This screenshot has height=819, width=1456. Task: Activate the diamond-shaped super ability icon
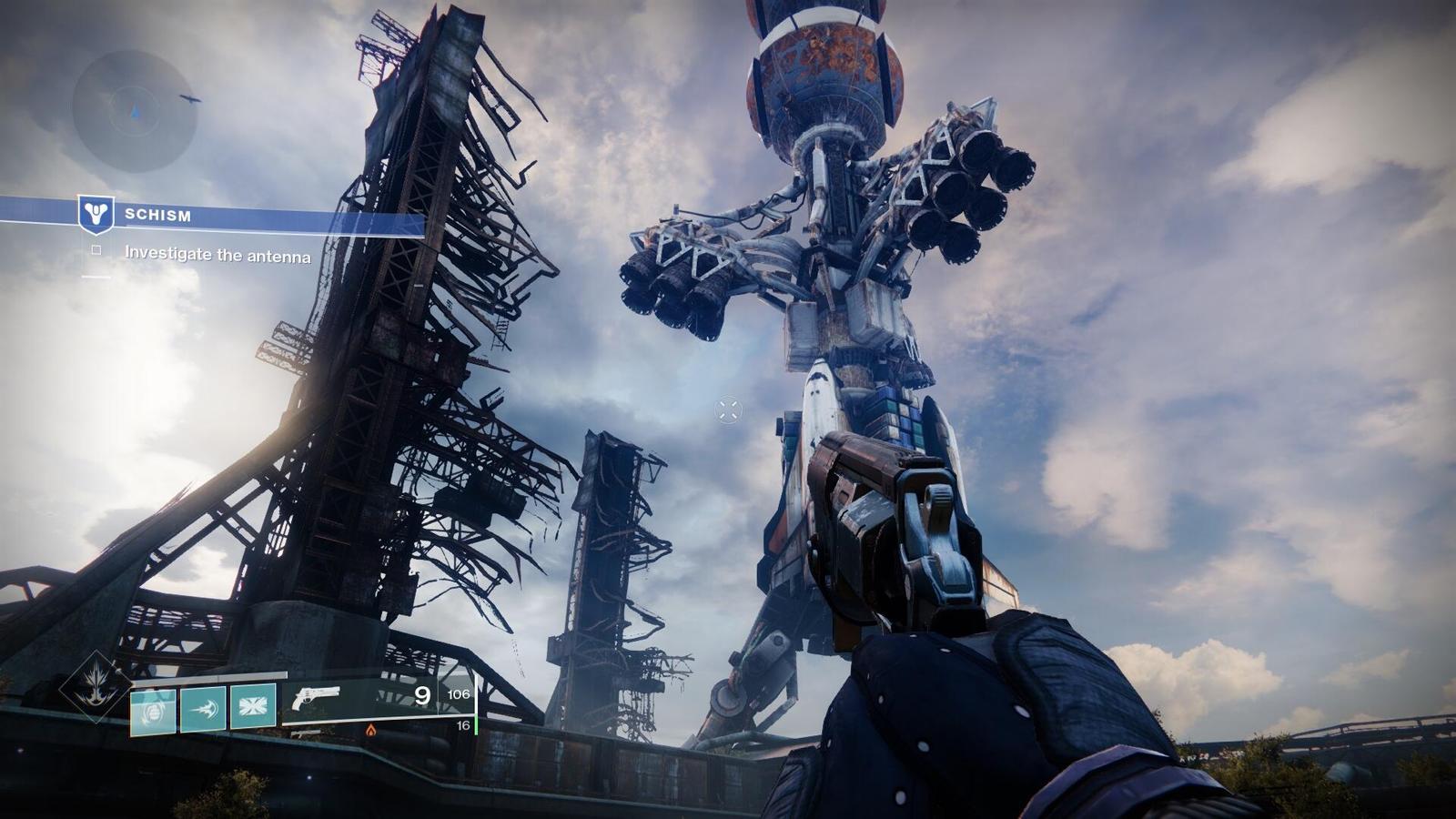96,687
